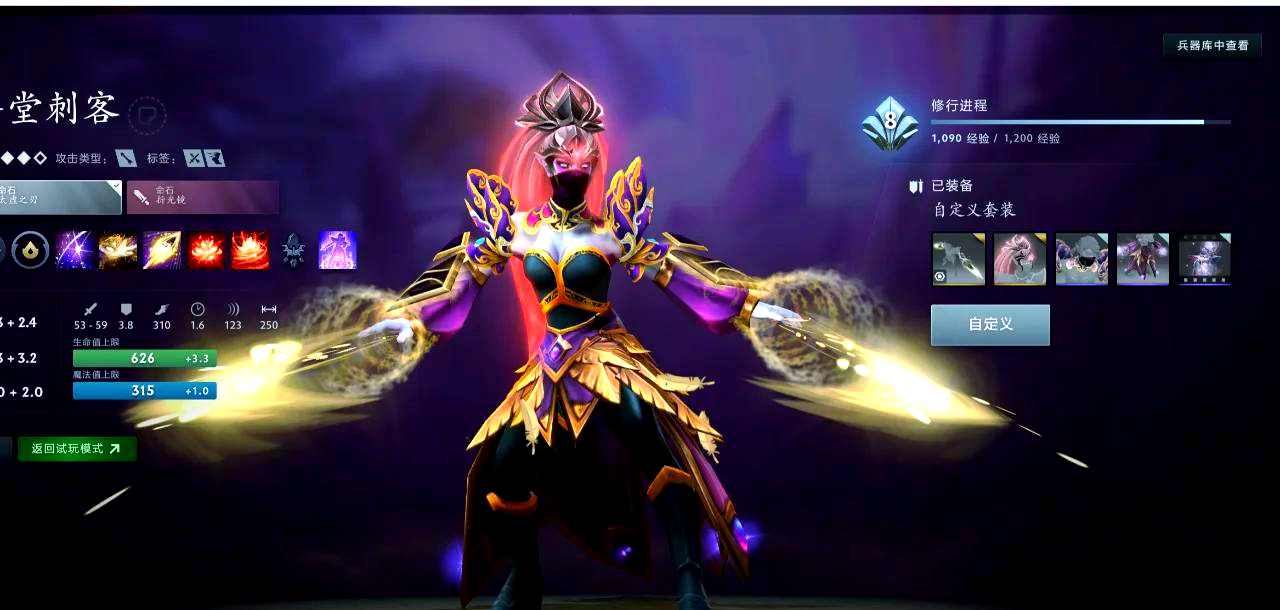Select the equipped purple and gold armor item
Viewport: 1280px width, 610px height.
coord(1142,259)
